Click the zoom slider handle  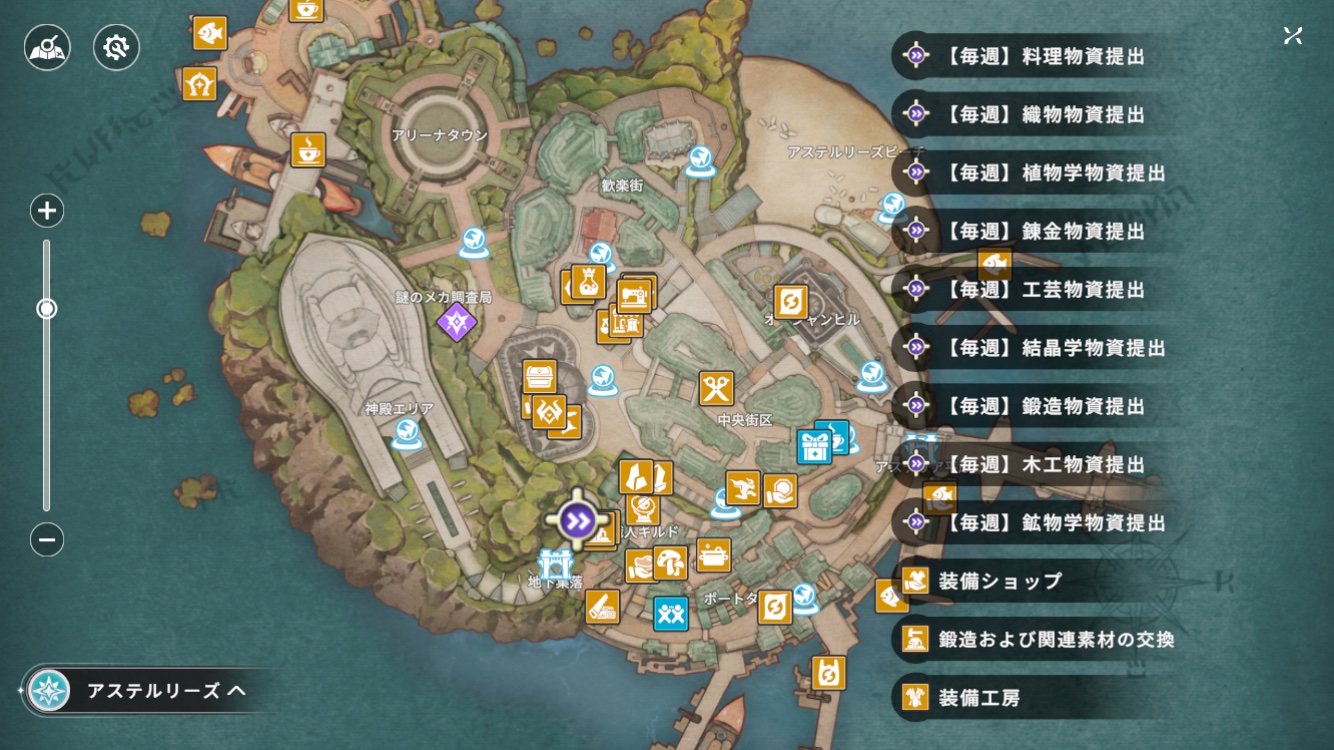coord(47,309)
